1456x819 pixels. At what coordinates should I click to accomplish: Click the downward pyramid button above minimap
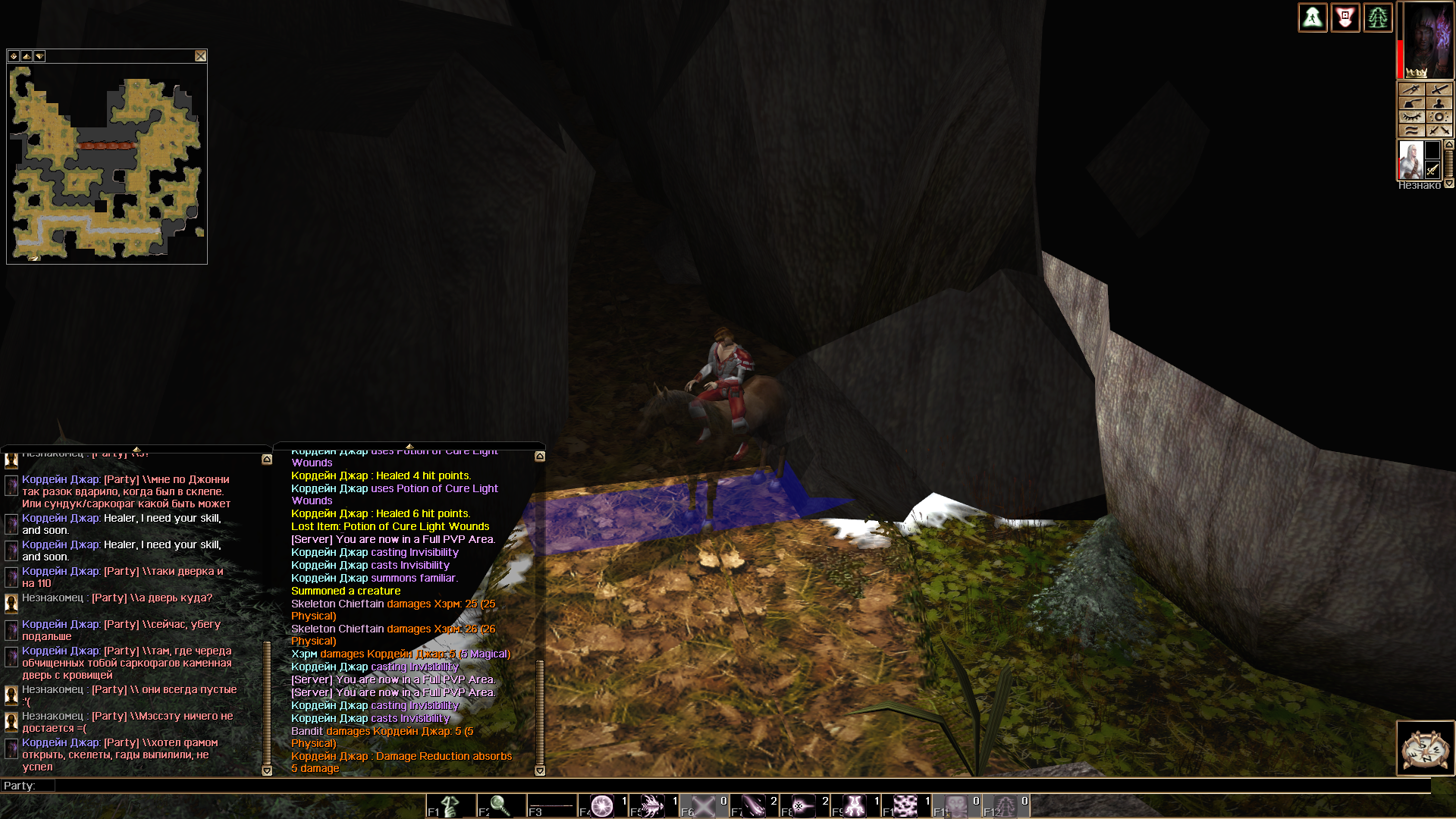click(39, 56)
